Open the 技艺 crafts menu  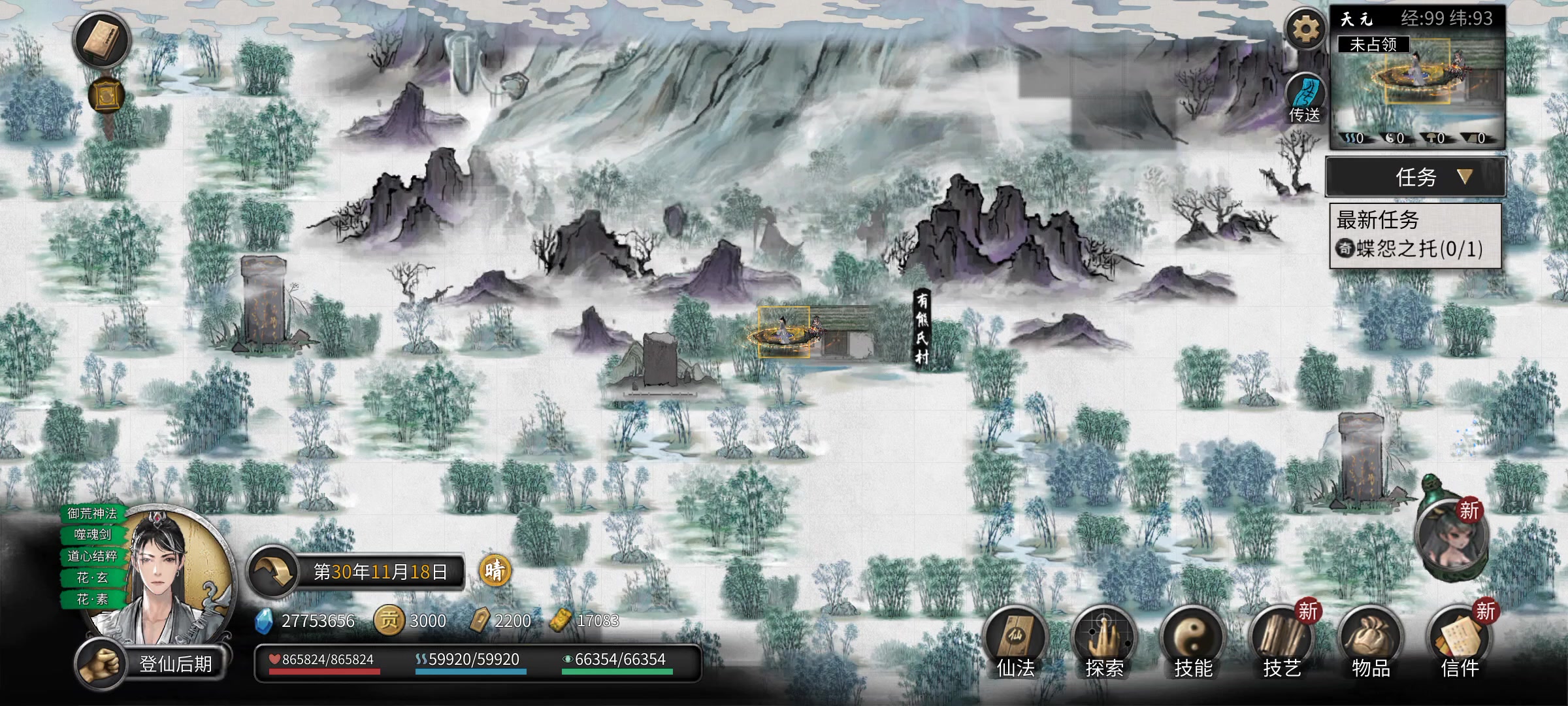click(x=1282, y=642)
